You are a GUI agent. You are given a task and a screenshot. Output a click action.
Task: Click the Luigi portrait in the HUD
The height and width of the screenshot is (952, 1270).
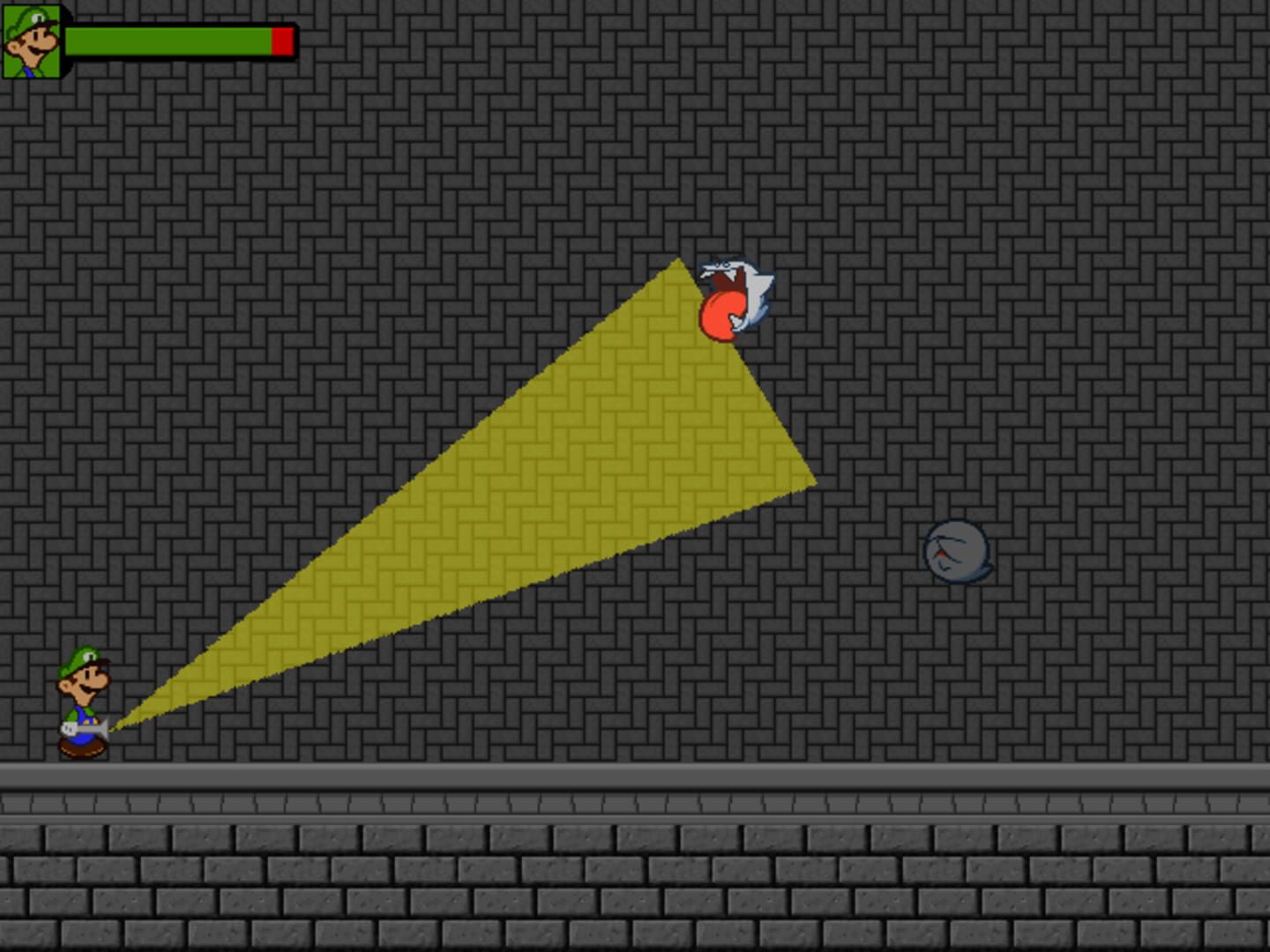point(31,42)
